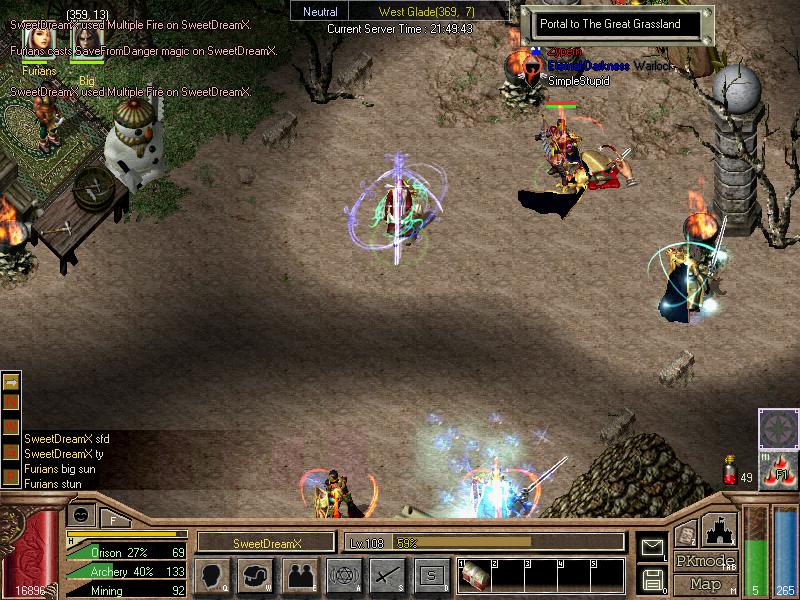This screenshot has width=800, height=600.
Task: Open the Map button
Action: [705, 584]
